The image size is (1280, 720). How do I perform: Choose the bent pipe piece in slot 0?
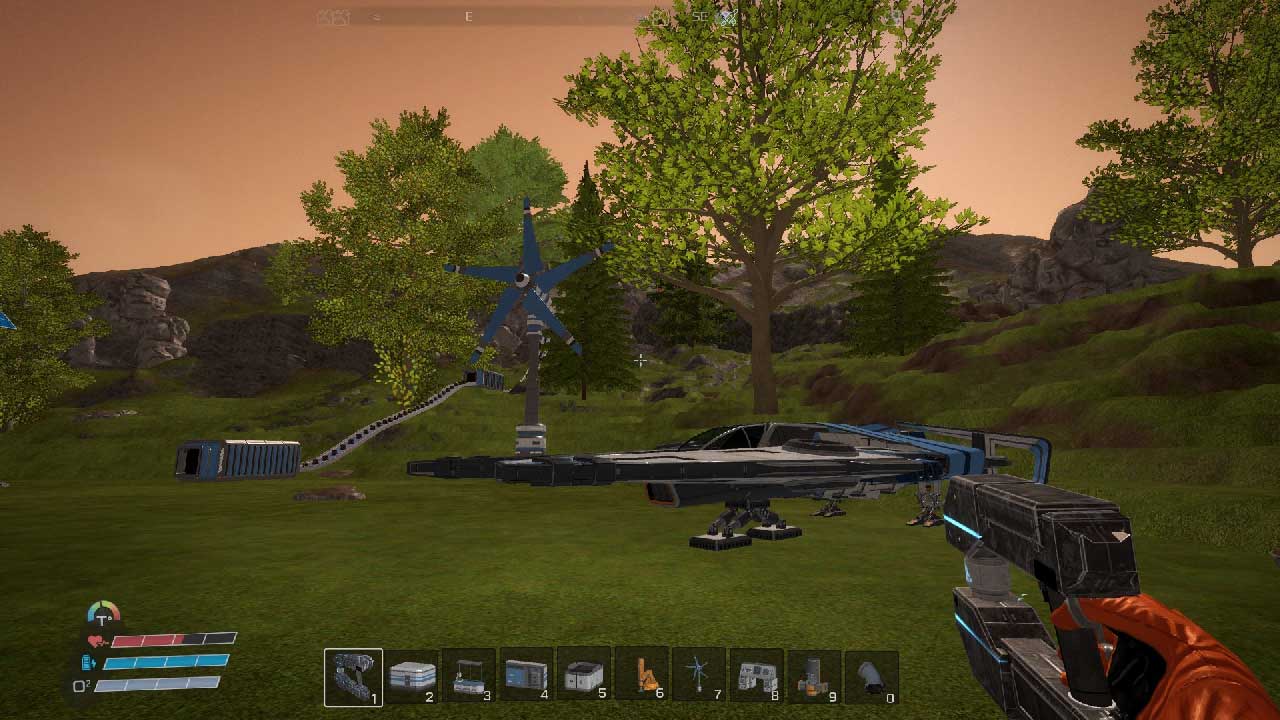point(871,677)
